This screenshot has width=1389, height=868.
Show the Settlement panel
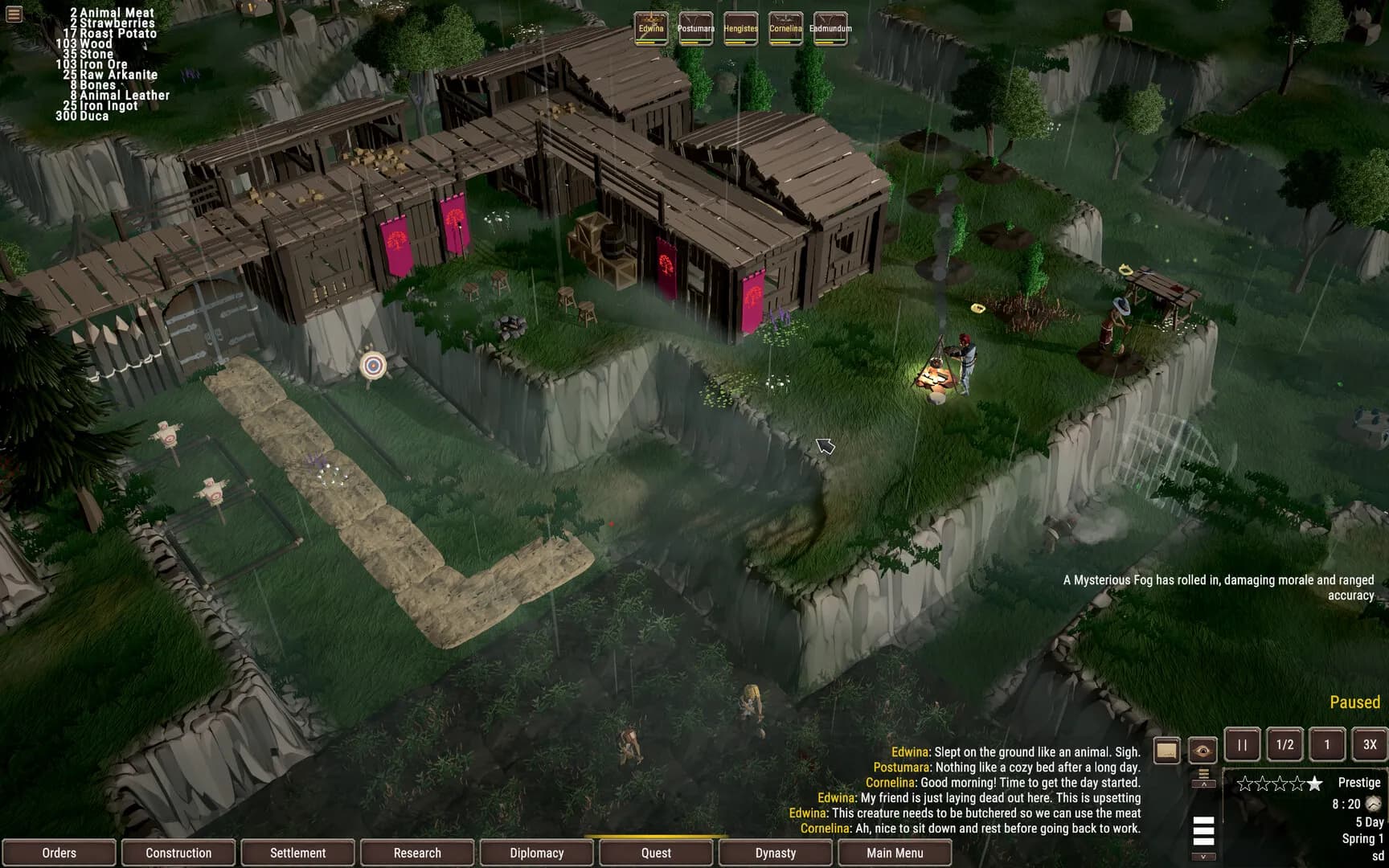click(298, 853)
